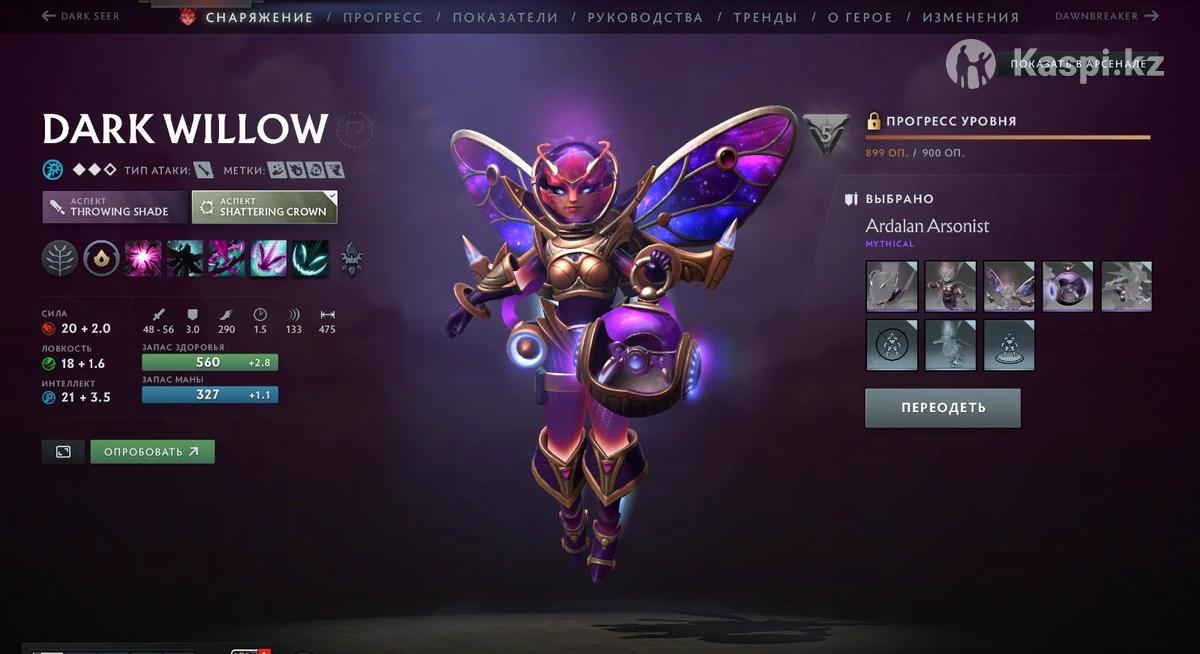Select the purple lantern orb item thumbnail
Image resolution: width=1200 pixels, height=654 pixels.
point(1067,286)
